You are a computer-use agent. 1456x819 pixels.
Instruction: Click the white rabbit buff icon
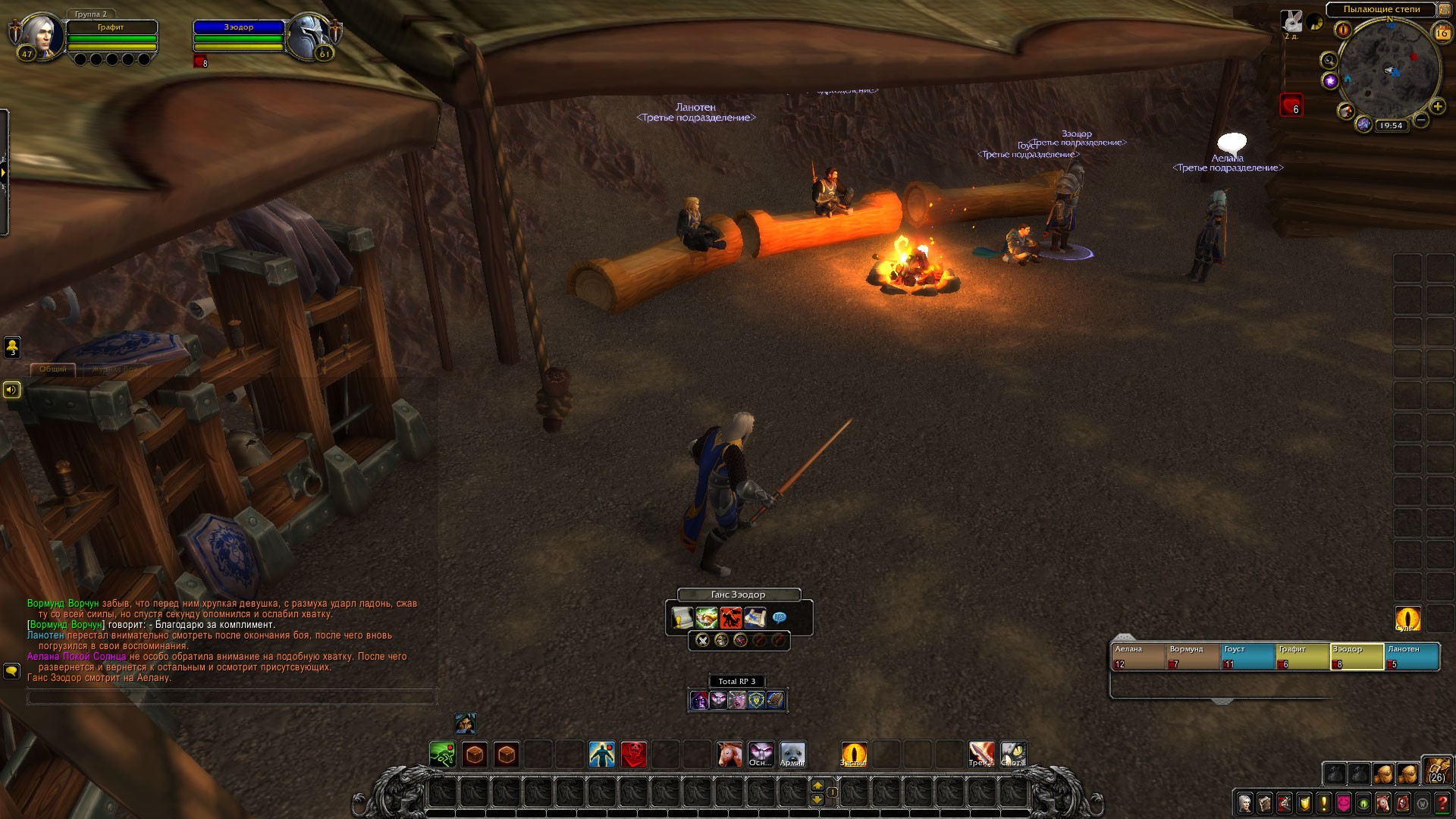point(1291,20)
